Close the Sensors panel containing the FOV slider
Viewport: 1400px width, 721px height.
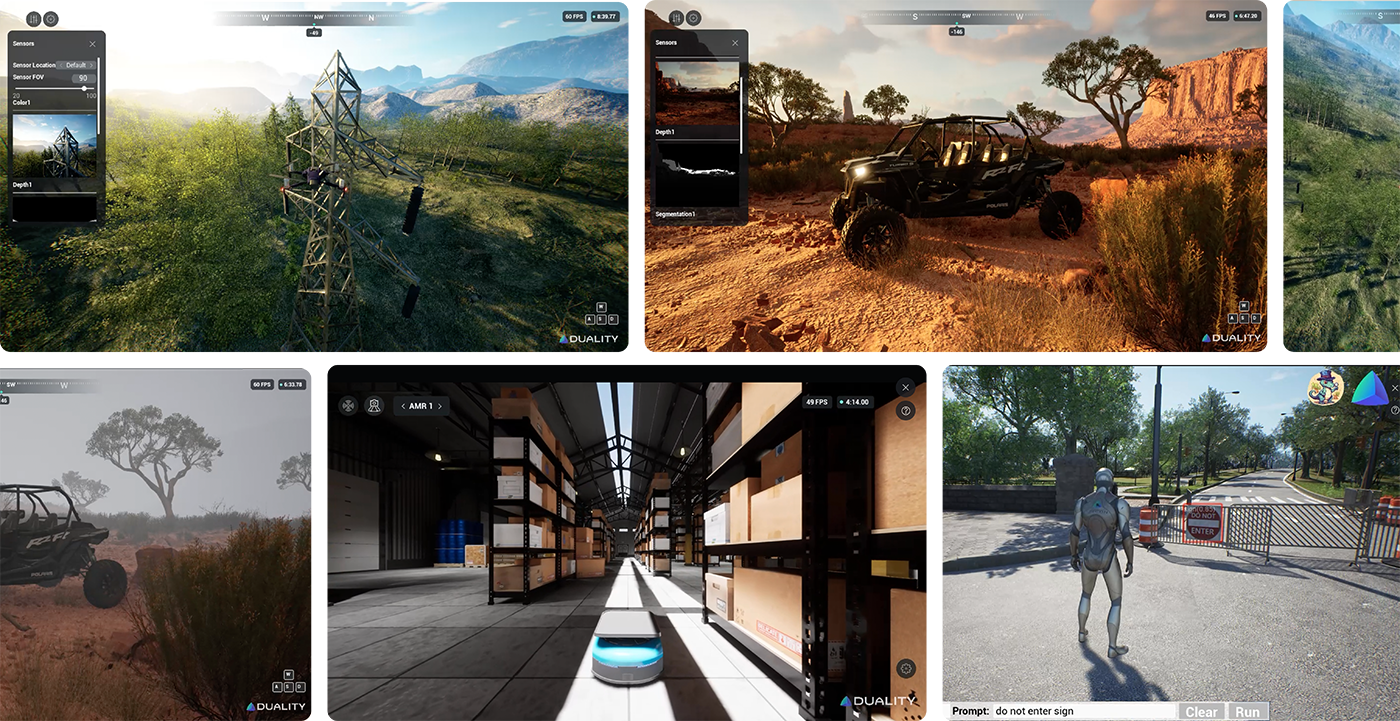93,44
